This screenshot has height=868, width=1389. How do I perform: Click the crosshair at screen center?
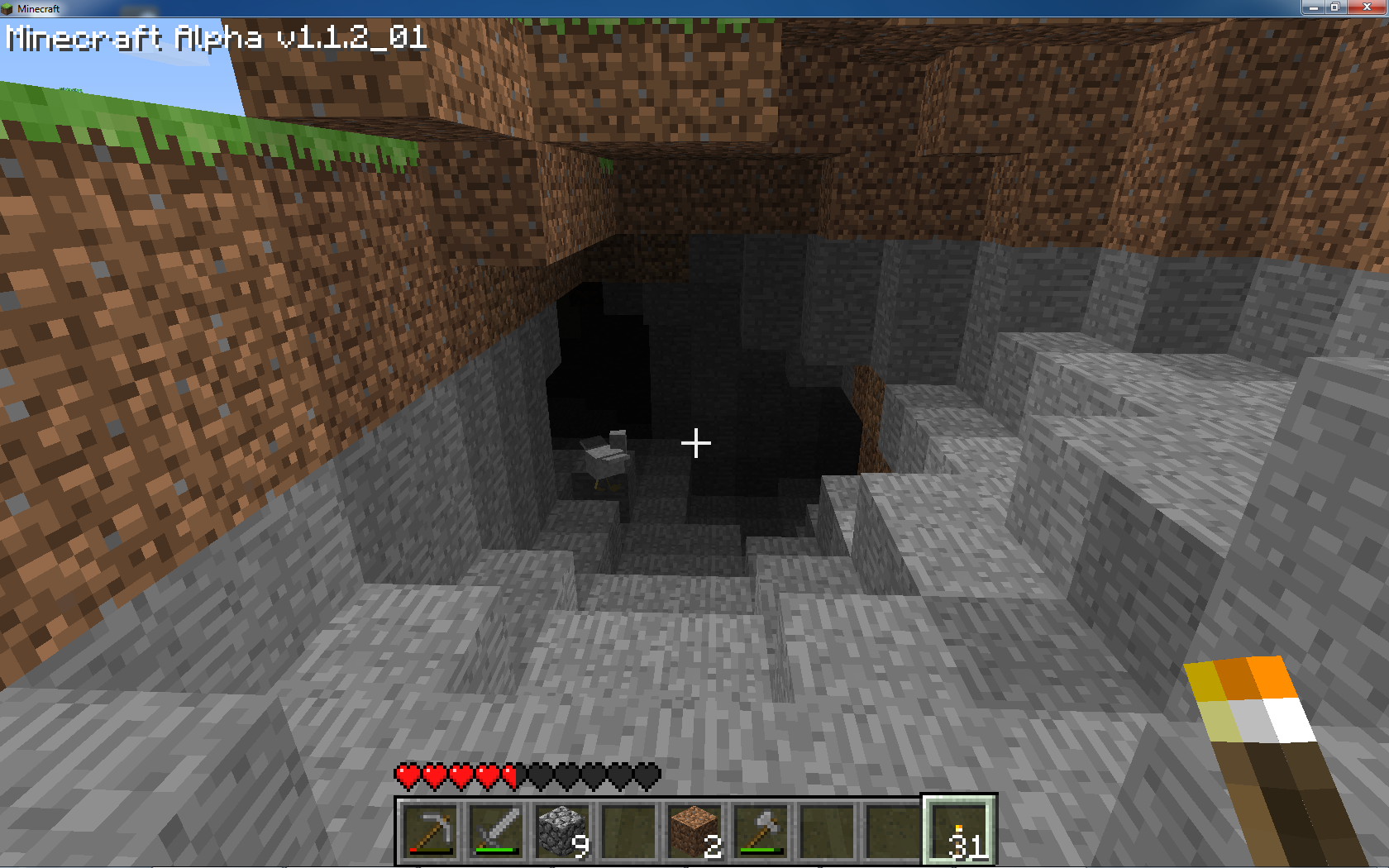pos(695,444)
